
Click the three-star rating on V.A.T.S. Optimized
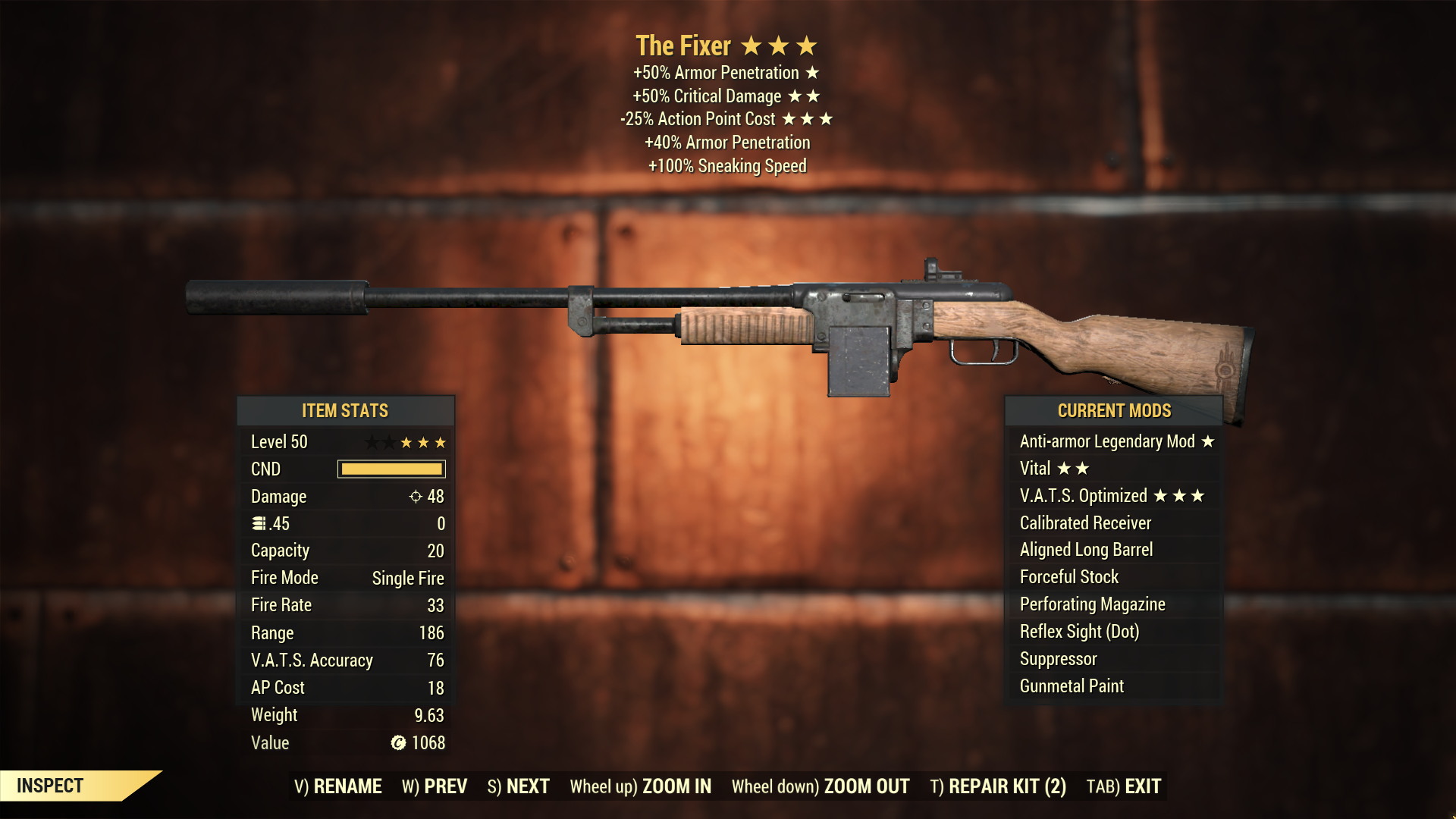coord(1181,496)
